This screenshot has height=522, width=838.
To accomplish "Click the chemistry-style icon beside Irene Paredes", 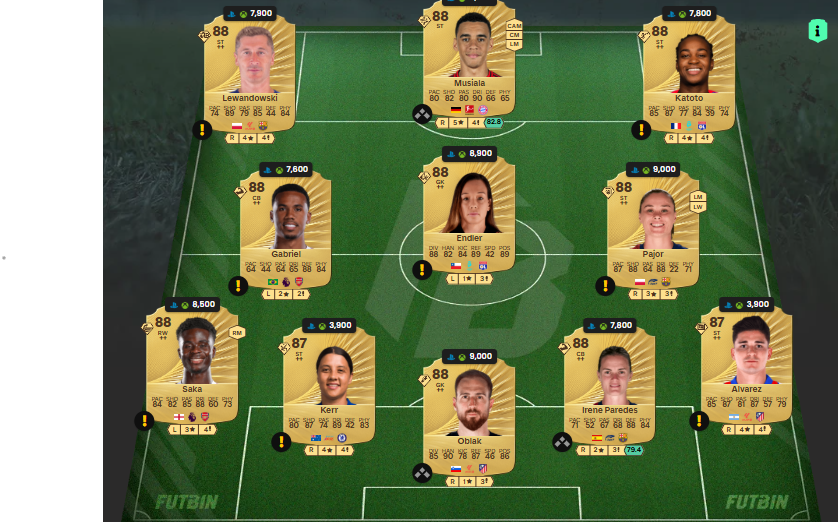I will [562, 441].
